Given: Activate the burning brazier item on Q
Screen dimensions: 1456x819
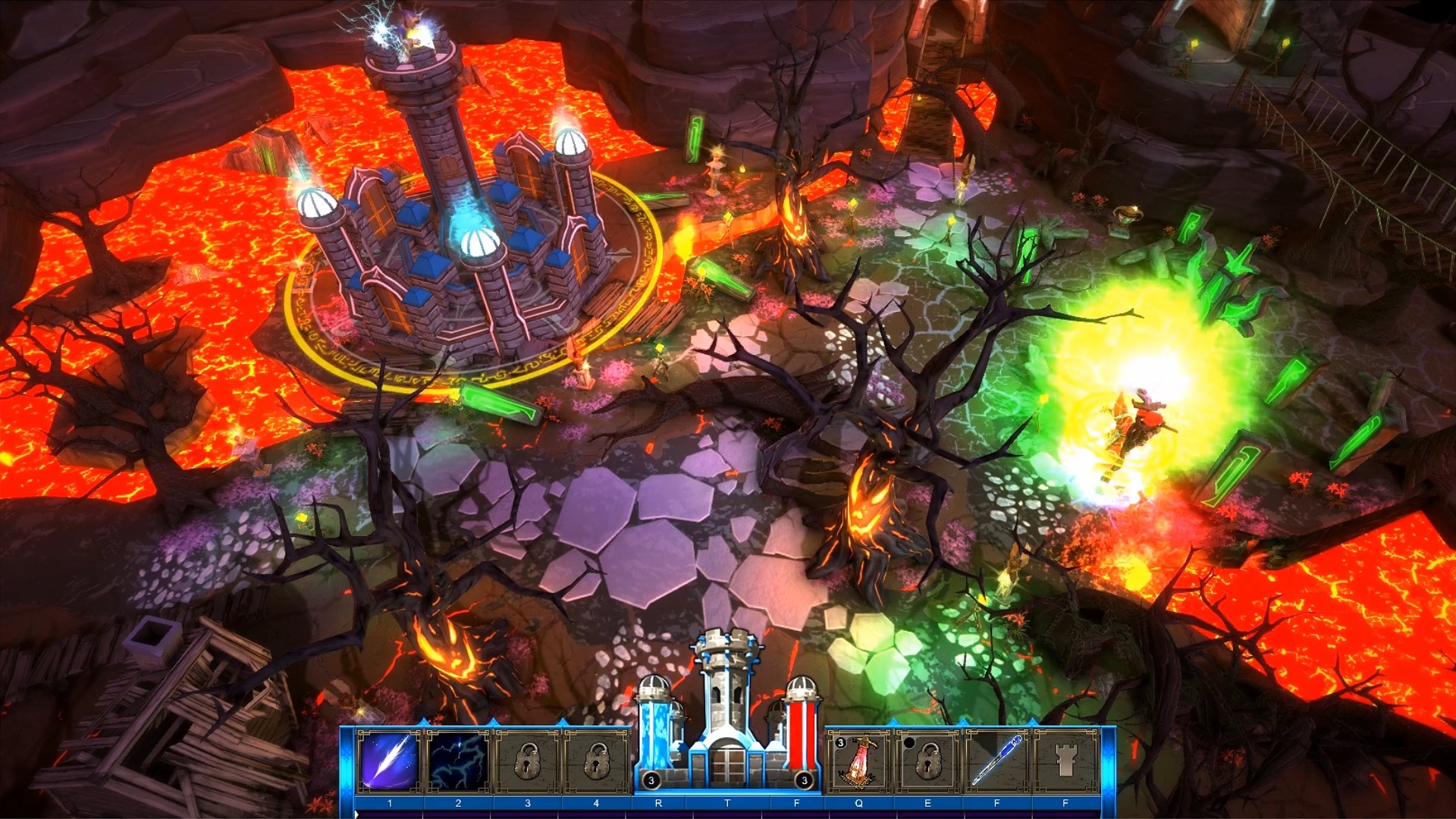Looking at the screenshot, I should click(858, 761).
